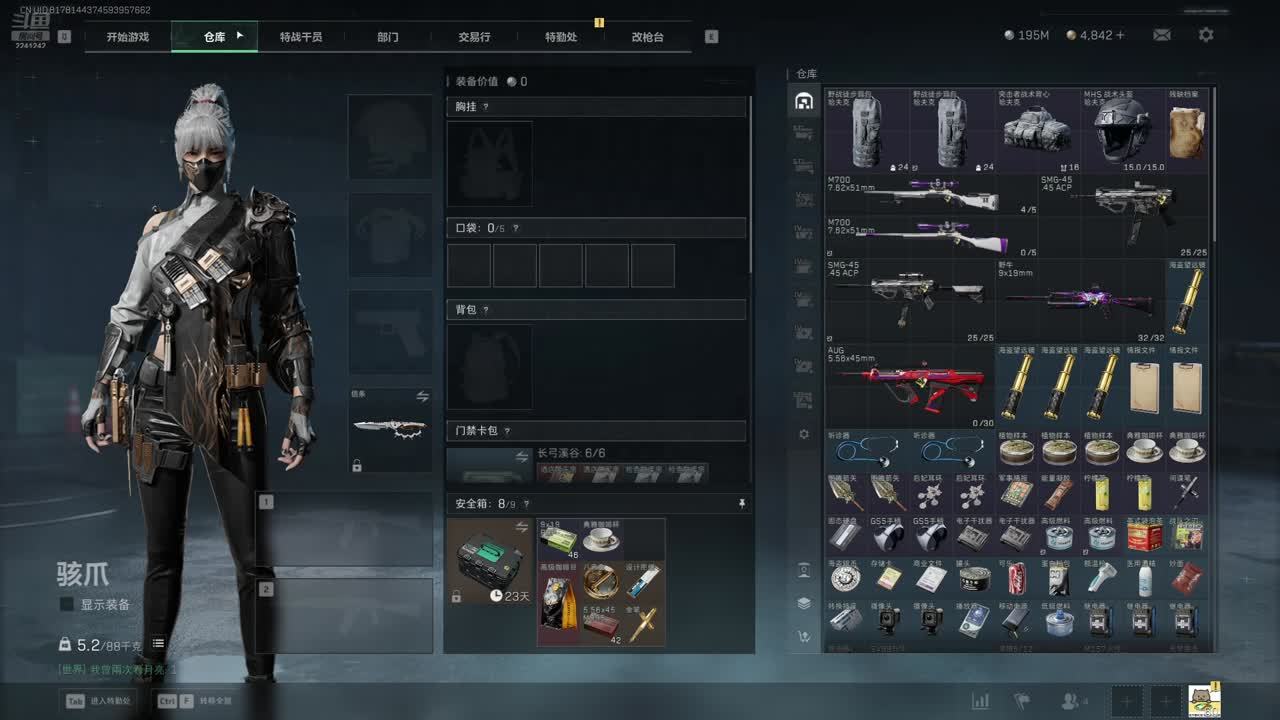Open the mail envelope icon
This screenshot has width=1280, height=720.
[x=1162, y=35]
